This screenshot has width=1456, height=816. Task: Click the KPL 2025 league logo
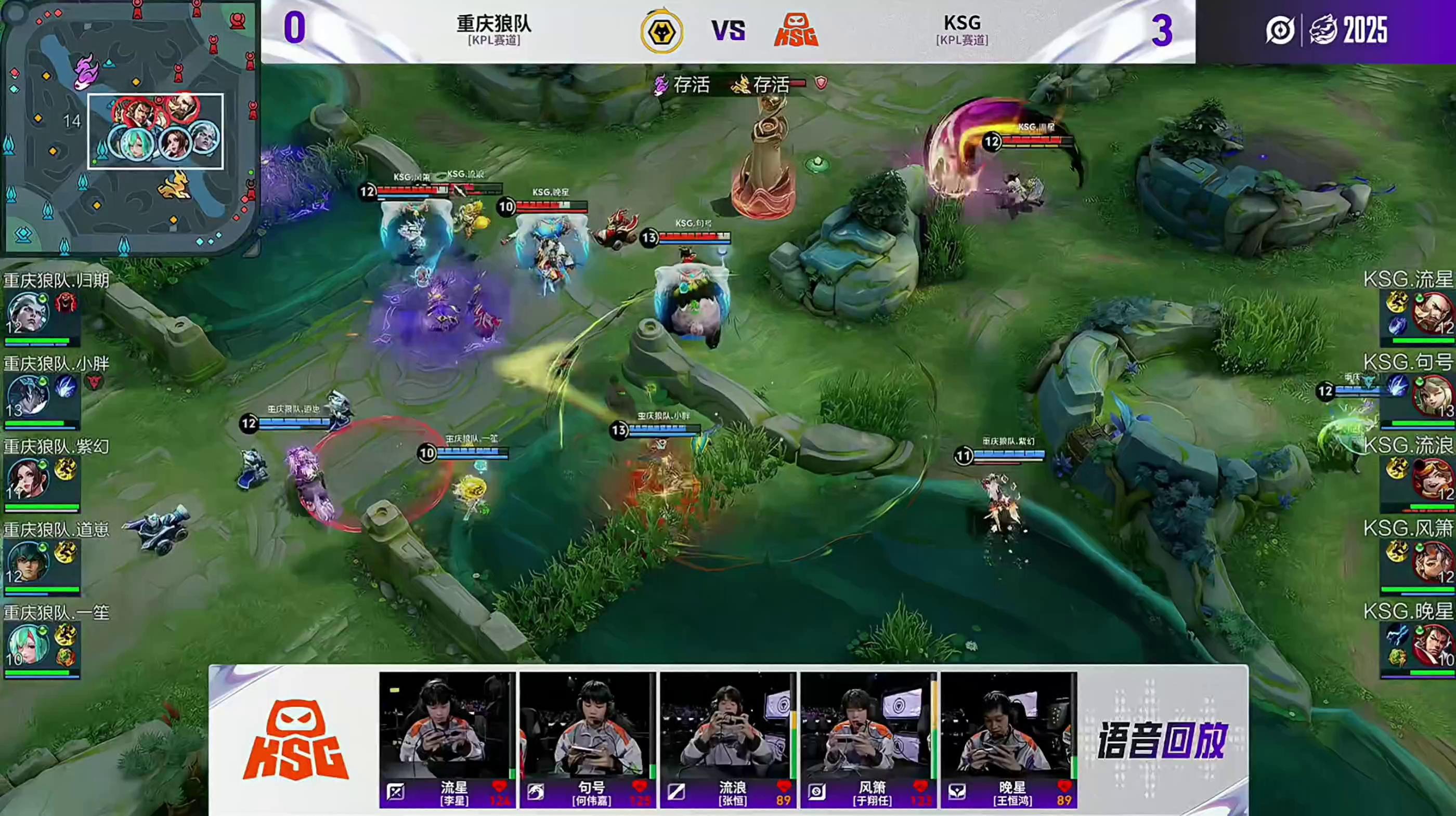(1327, 30)
